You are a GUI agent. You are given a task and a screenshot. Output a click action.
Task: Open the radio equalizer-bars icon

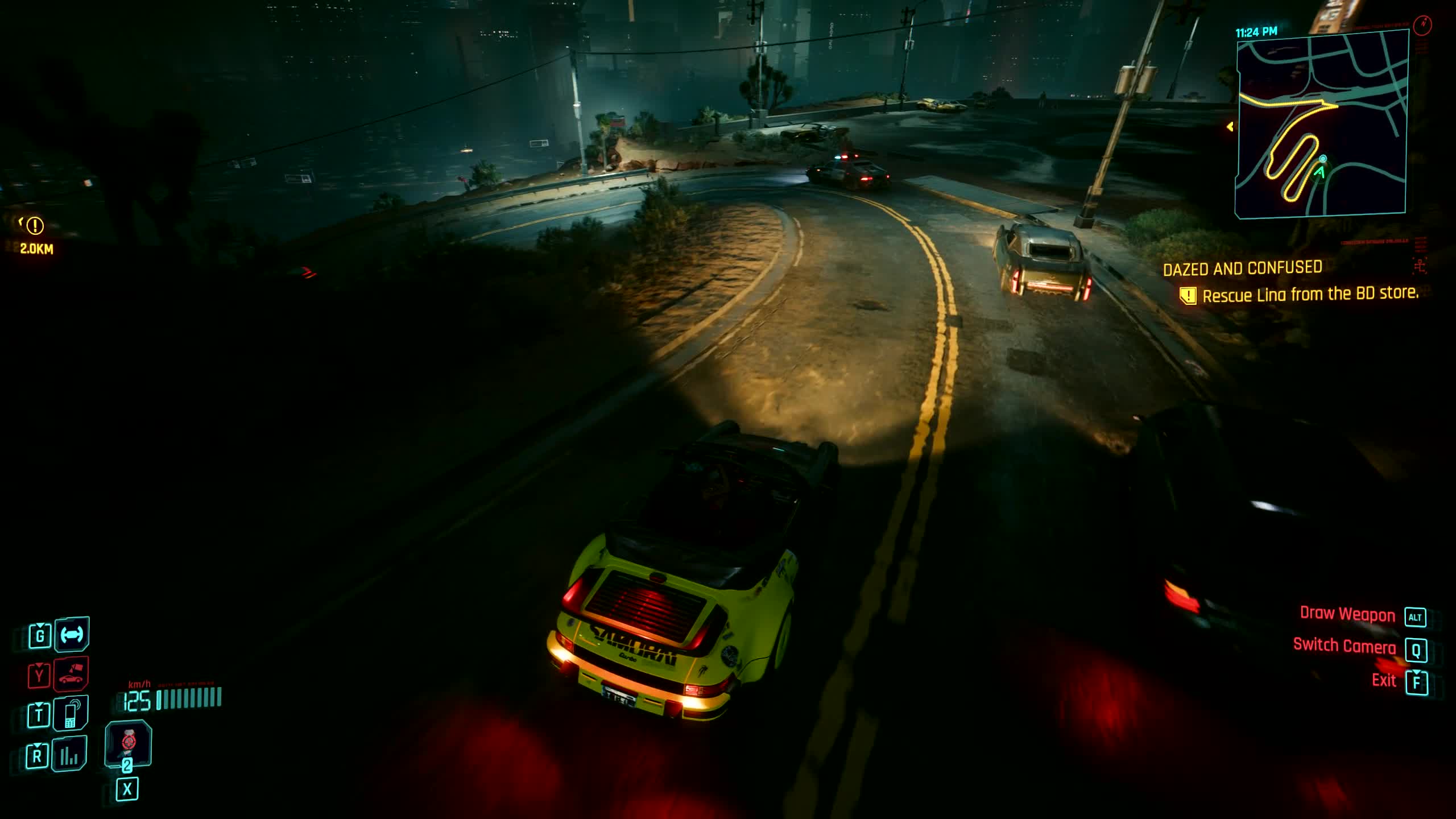[x=69, y=755]
